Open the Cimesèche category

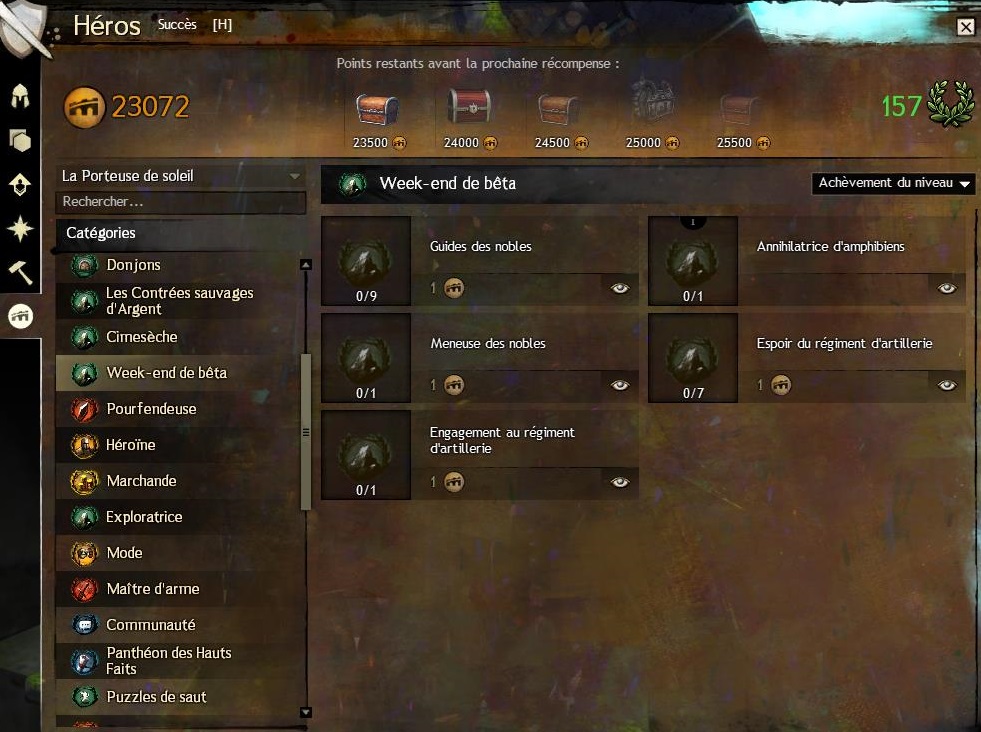141,337
